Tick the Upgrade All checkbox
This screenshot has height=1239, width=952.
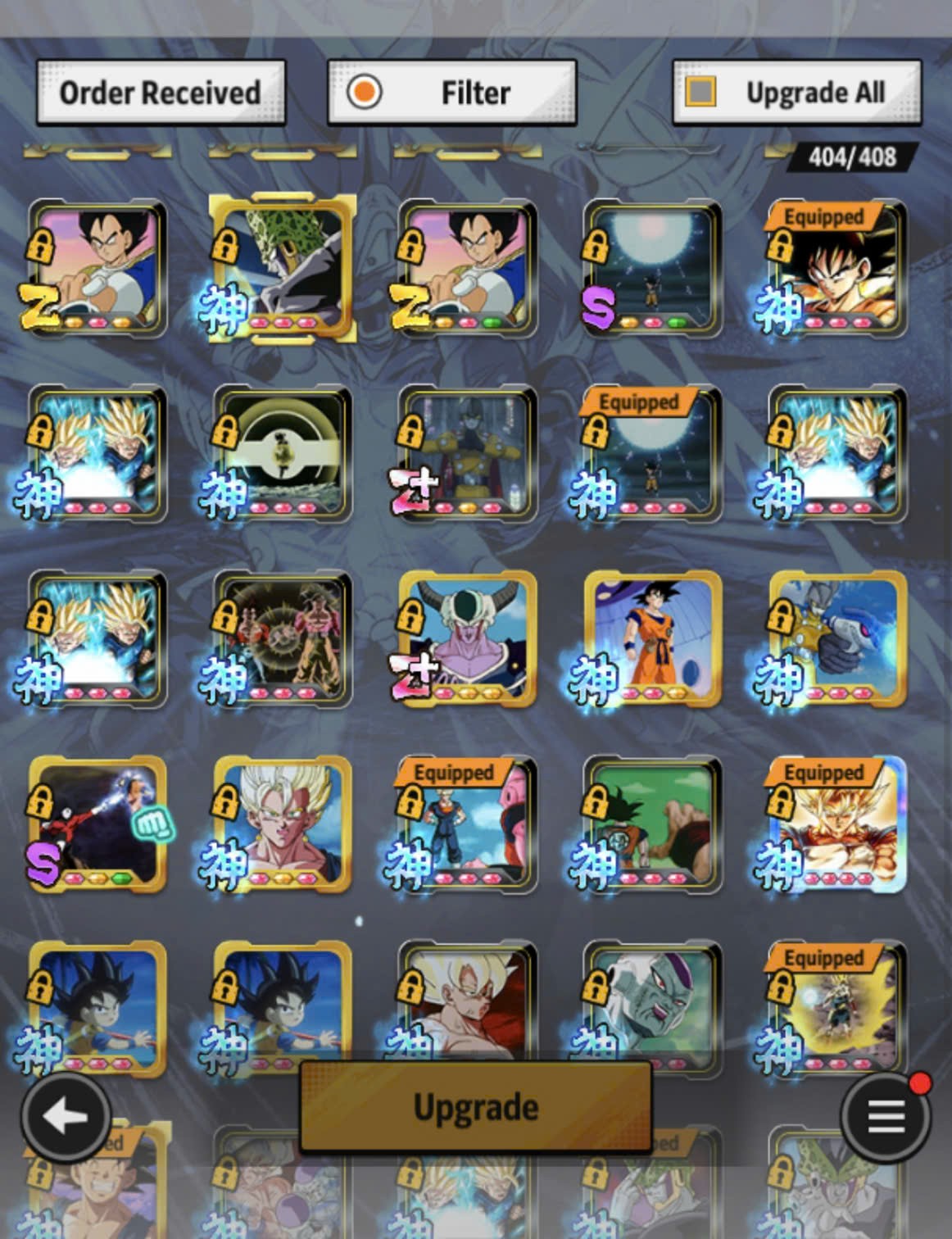(700, 92)
